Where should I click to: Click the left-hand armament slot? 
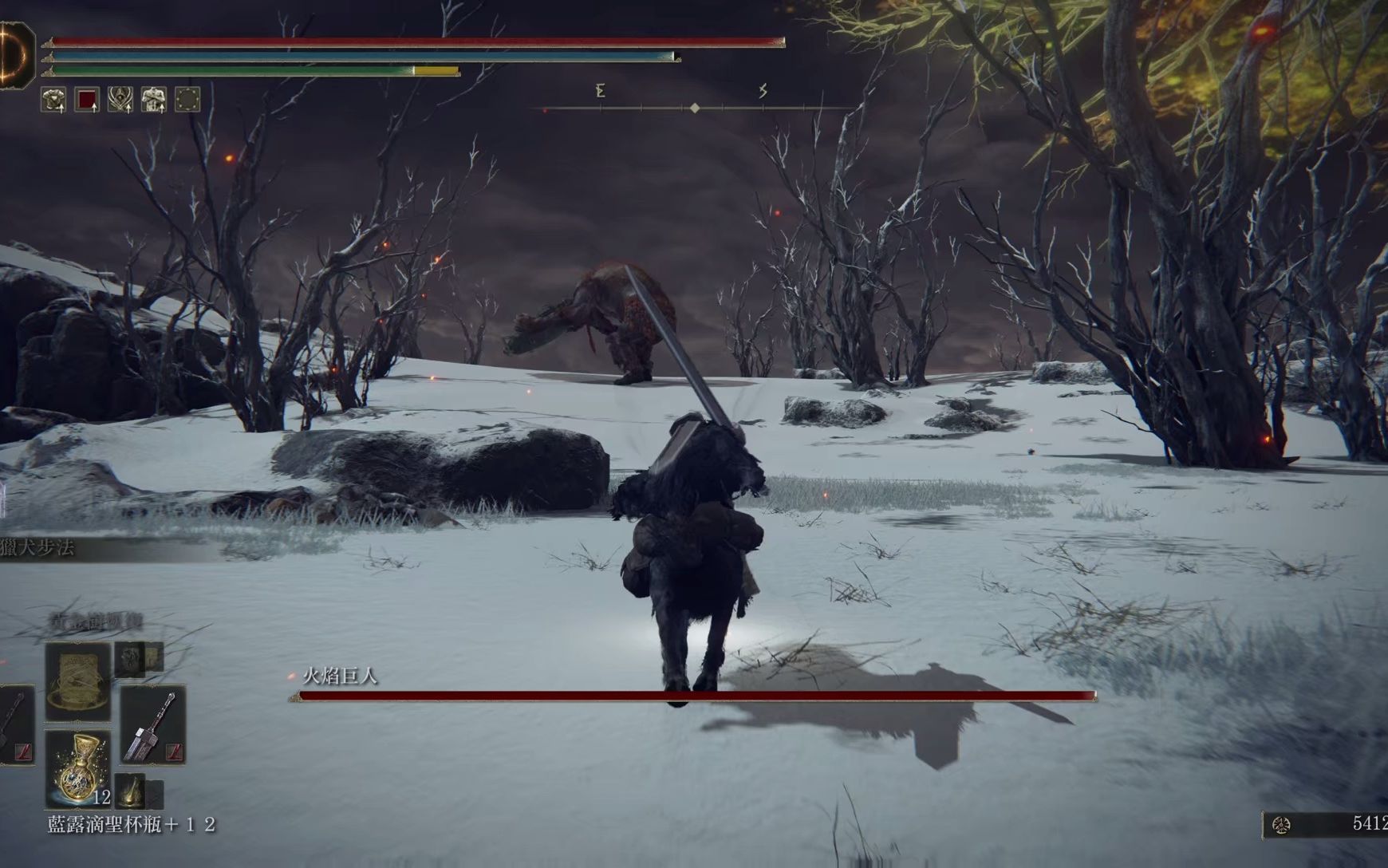tap(16, 725)
